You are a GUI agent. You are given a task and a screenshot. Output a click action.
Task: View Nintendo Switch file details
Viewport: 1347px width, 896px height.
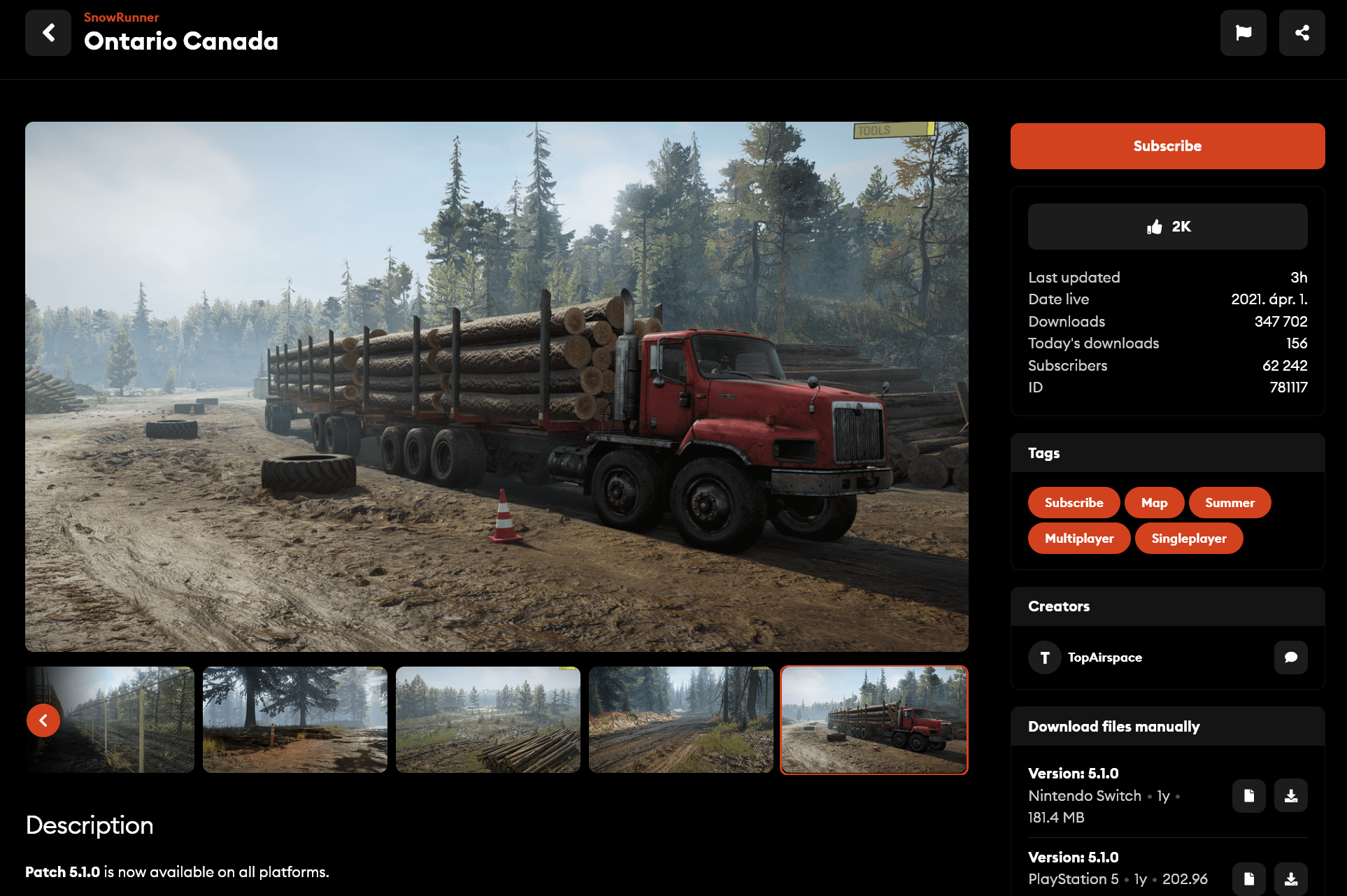point(1248,796)
